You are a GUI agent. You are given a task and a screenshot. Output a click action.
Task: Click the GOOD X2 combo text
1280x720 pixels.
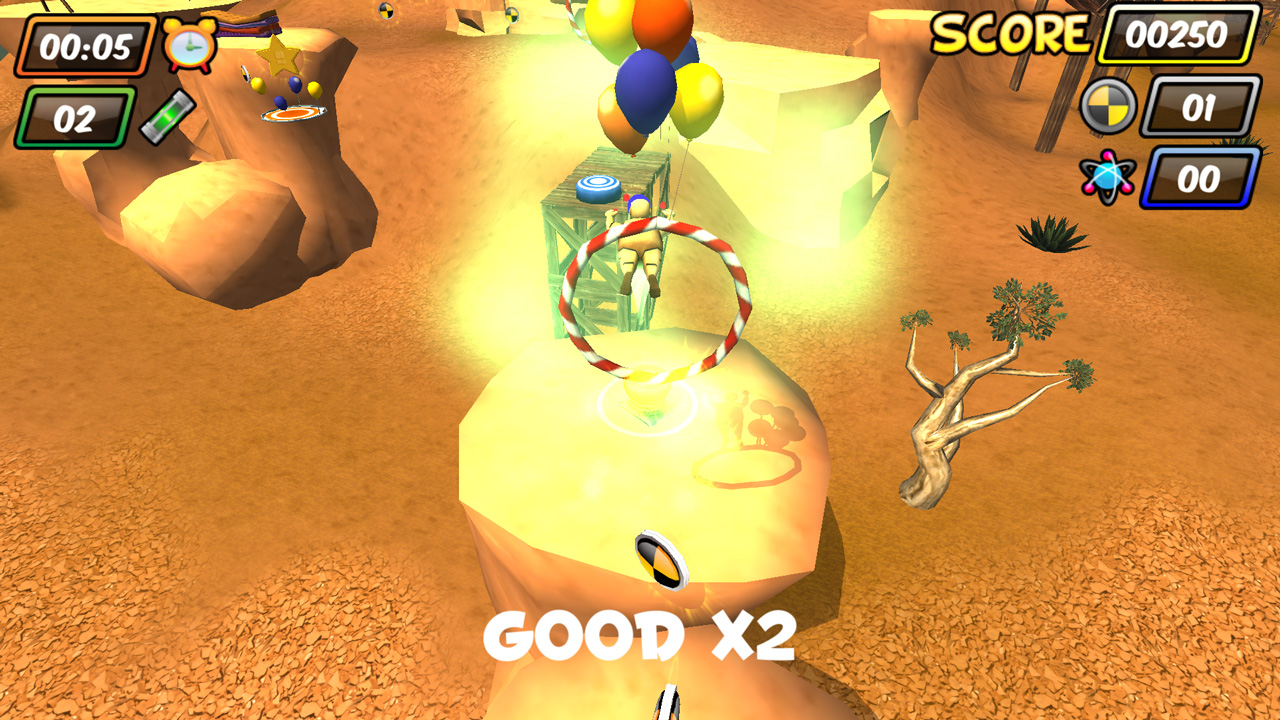[640, 637]
